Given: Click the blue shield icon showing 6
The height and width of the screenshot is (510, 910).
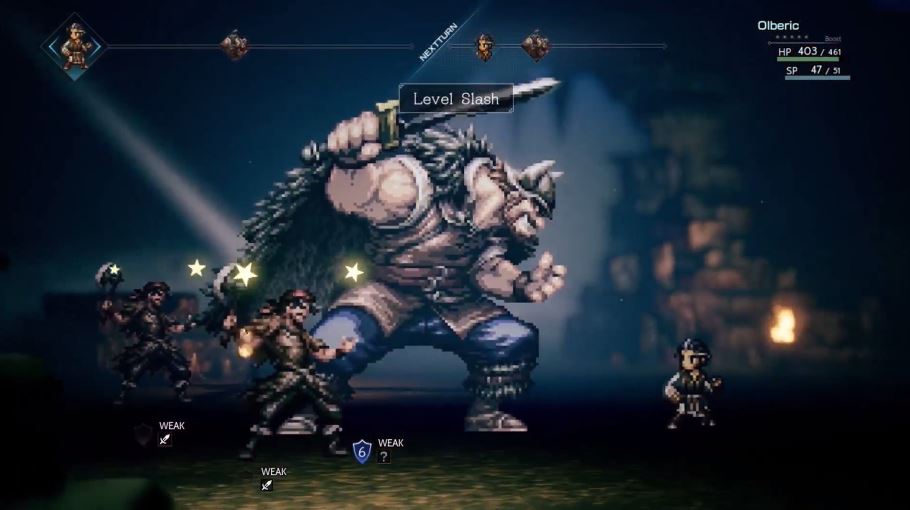Looking at the screenshot, I should 362,451.
